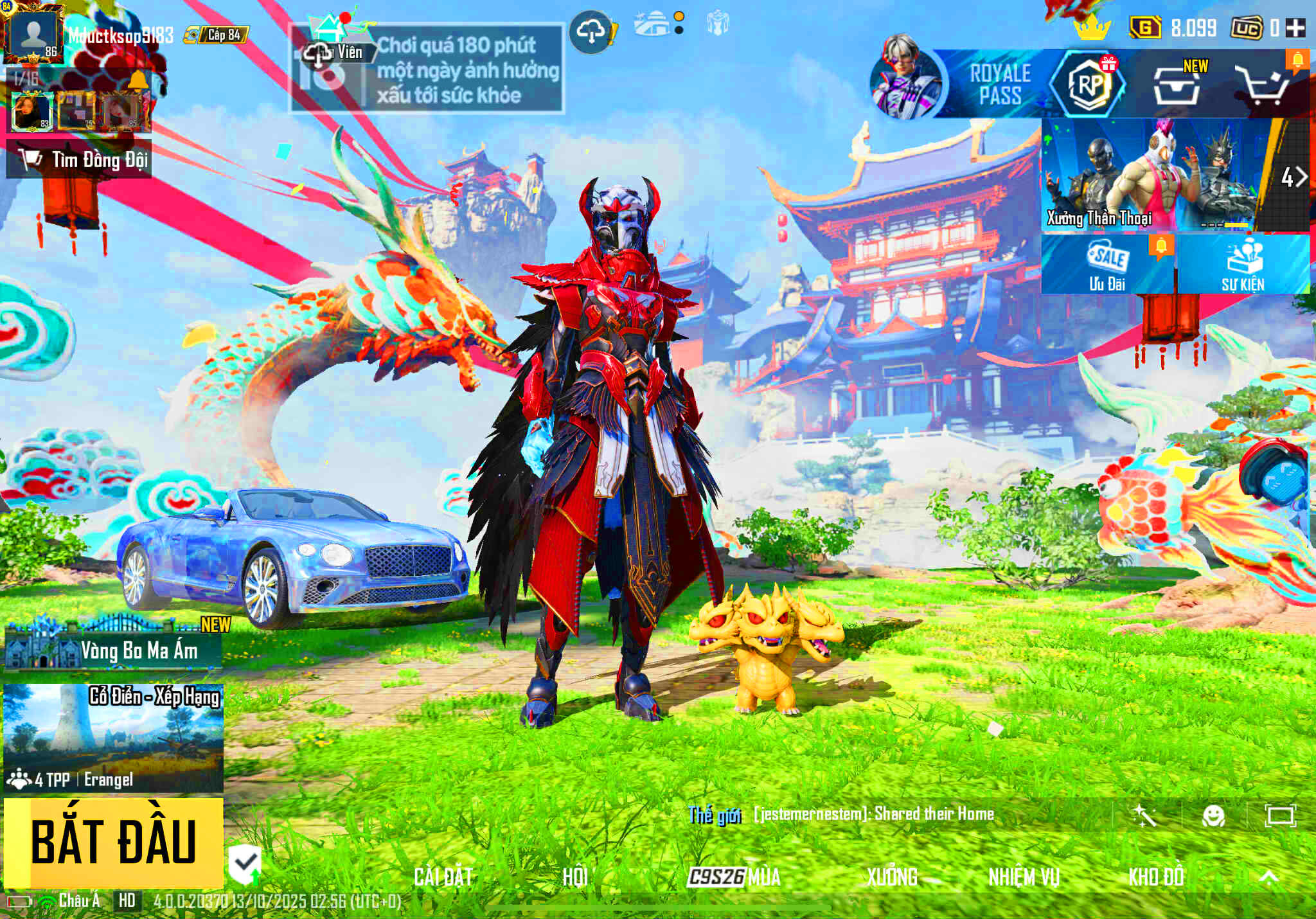Image resolution: width=1316 pixels, height=919 pixels.
Task: Open the Cổ Điển - Xếp Hạng mode selector
Action: tap(114, 738)
